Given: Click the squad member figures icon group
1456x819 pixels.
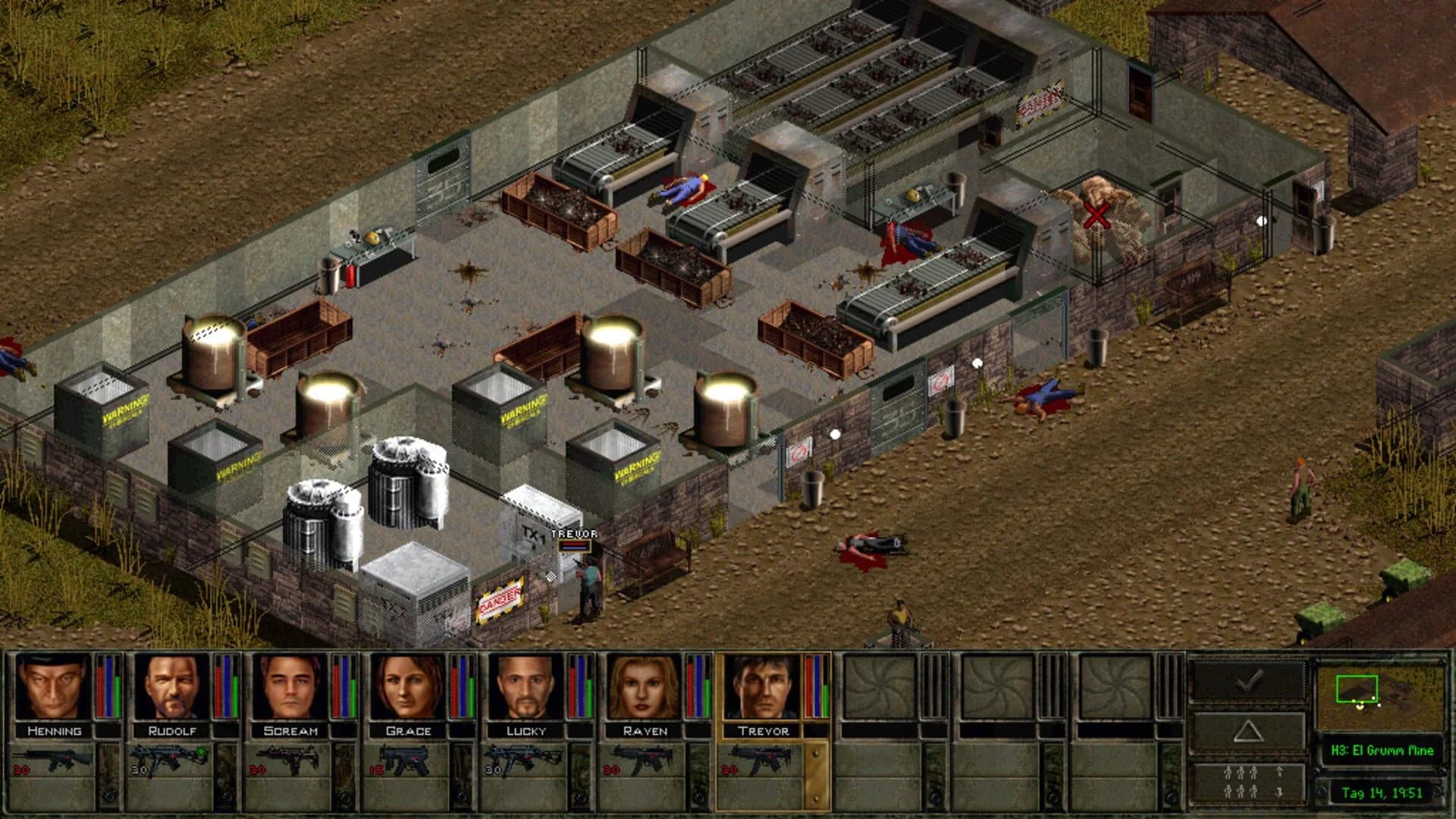Looking at the screenshot, I should tap(1242, 781).
